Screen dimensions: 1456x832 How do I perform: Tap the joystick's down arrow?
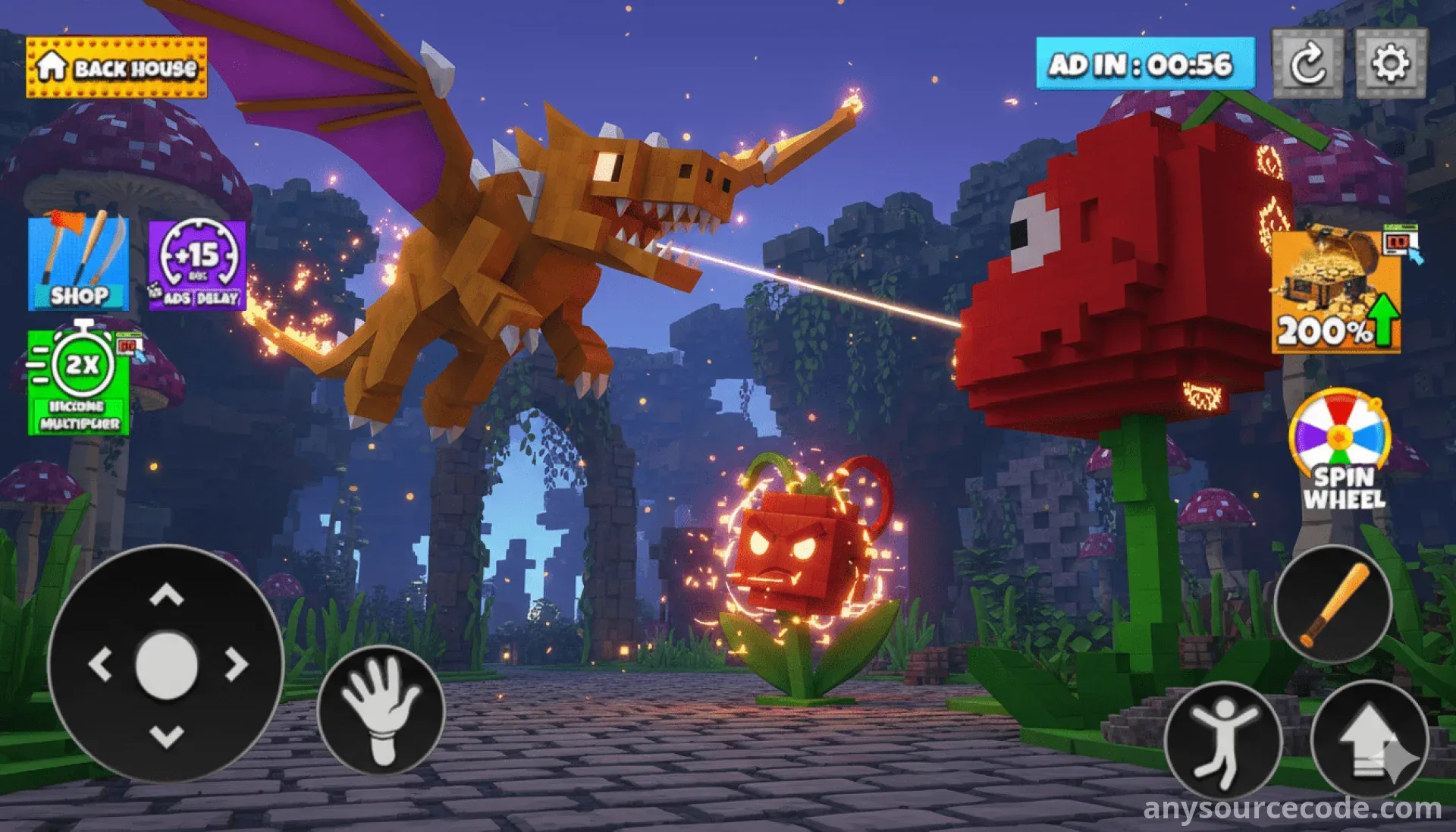click(167, 734)
